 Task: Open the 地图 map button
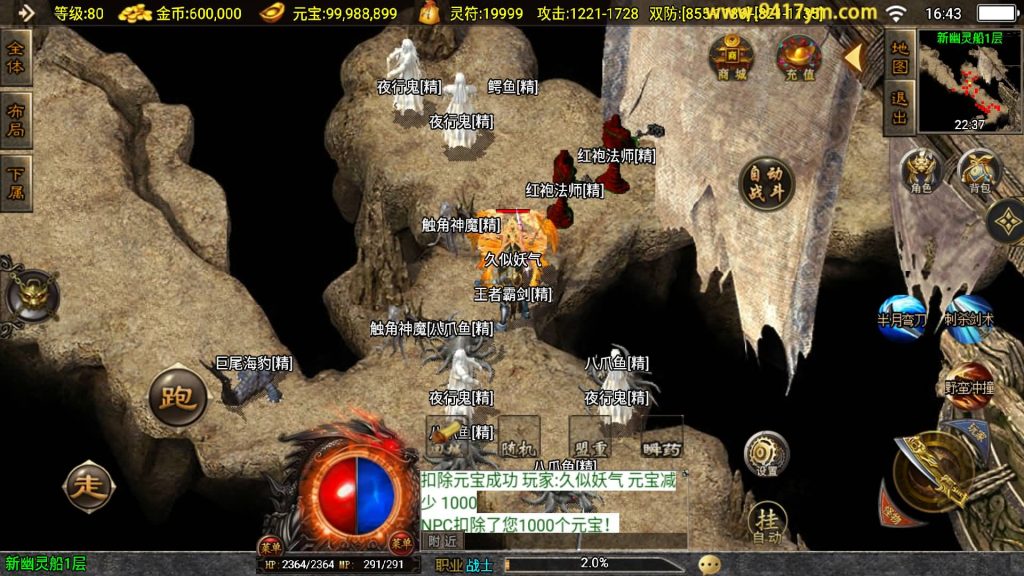pyautogui.click(x=900, y=57)
